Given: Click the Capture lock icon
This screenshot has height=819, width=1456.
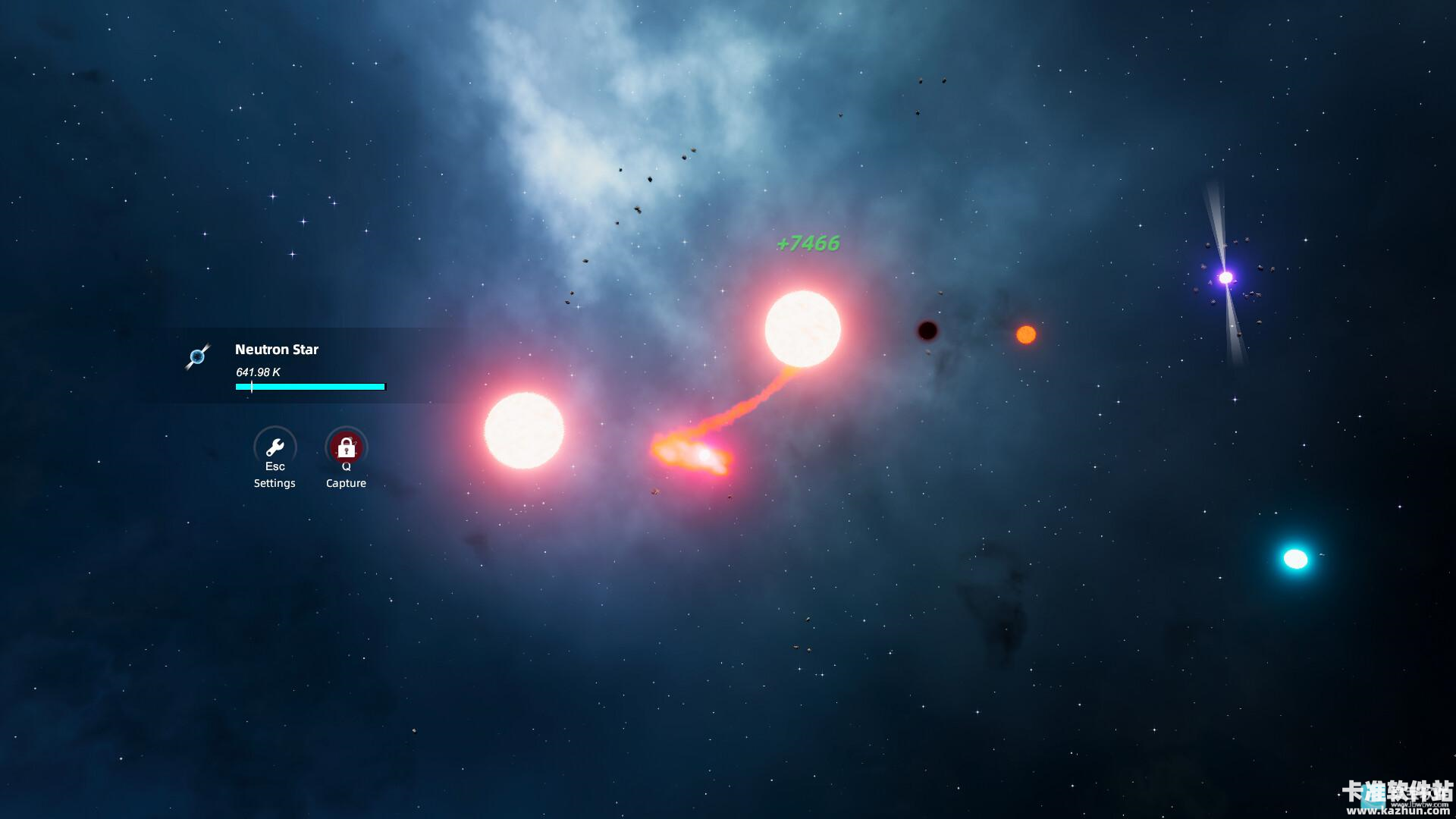Looking at the screenshot, I should click(346, 447).
